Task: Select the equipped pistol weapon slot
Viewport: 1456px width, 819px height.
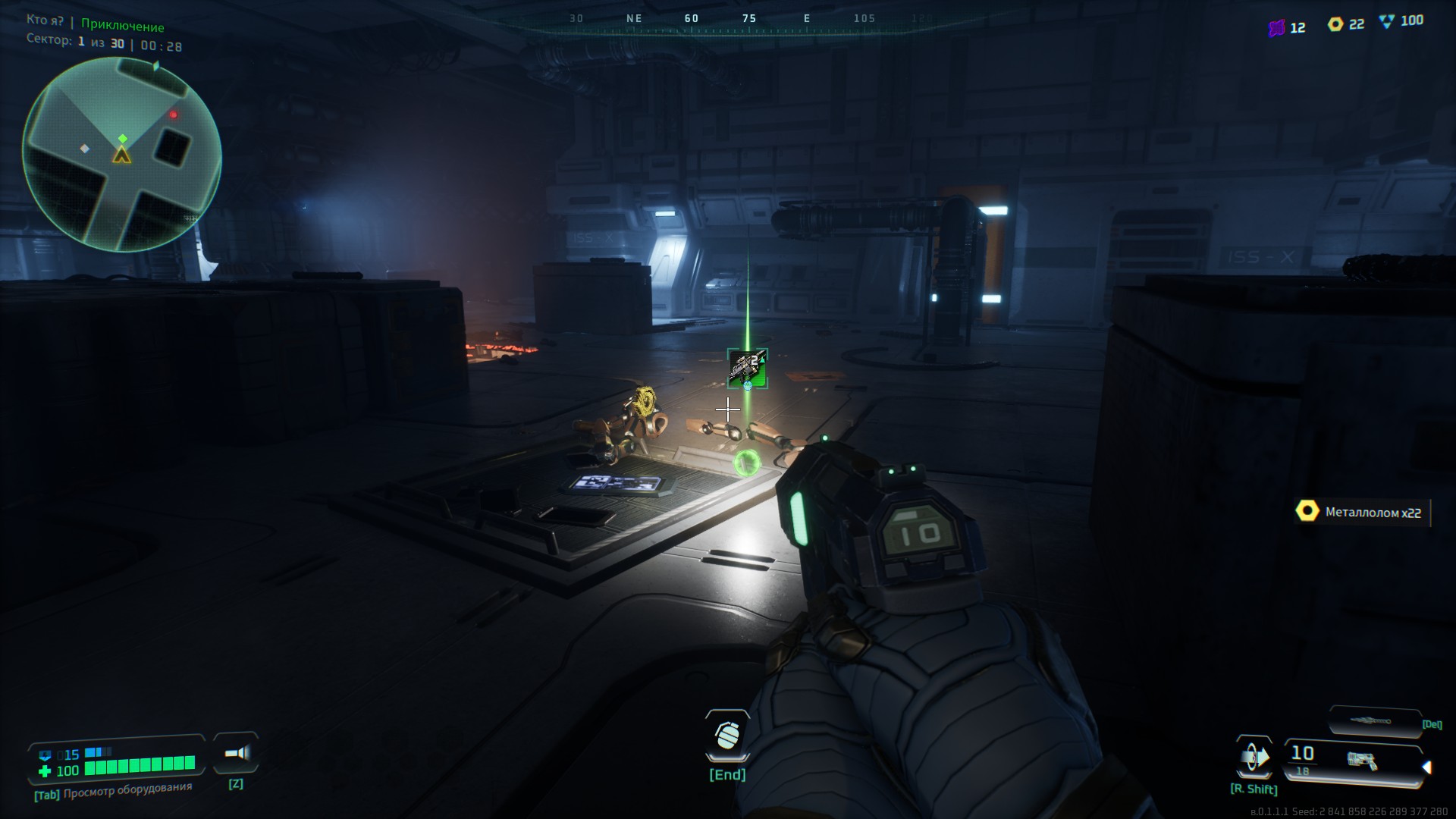Action: (x=1353, y=760)
